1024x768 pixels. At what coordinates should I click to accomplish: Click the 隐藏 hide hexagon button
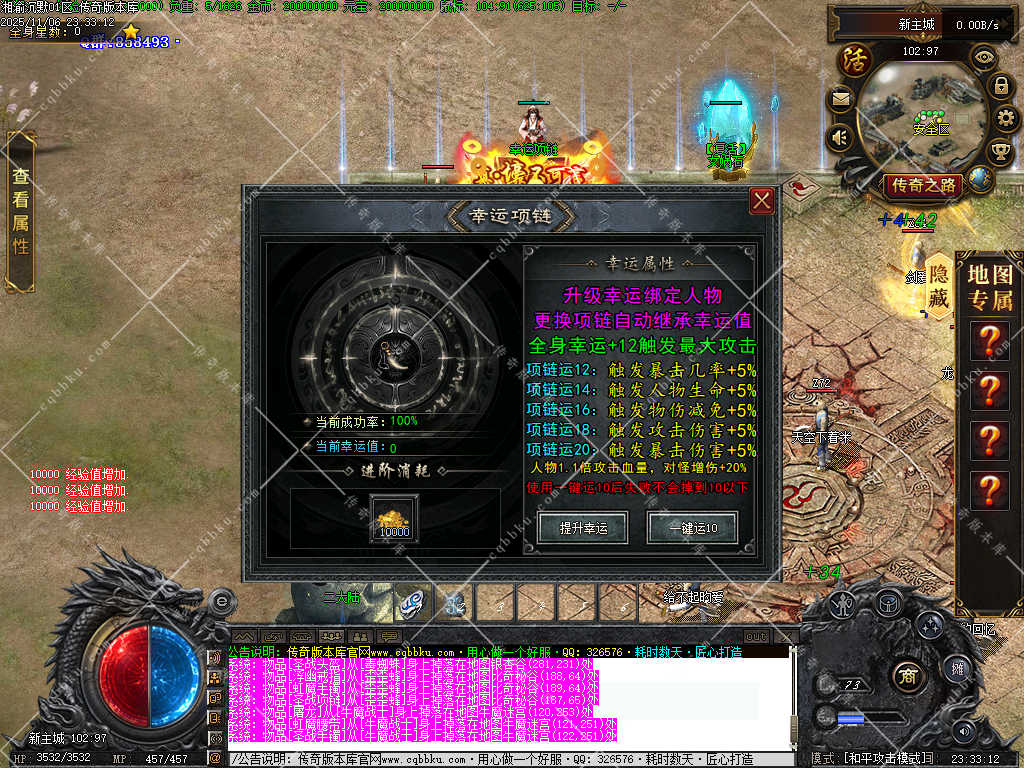pos(938,286)
